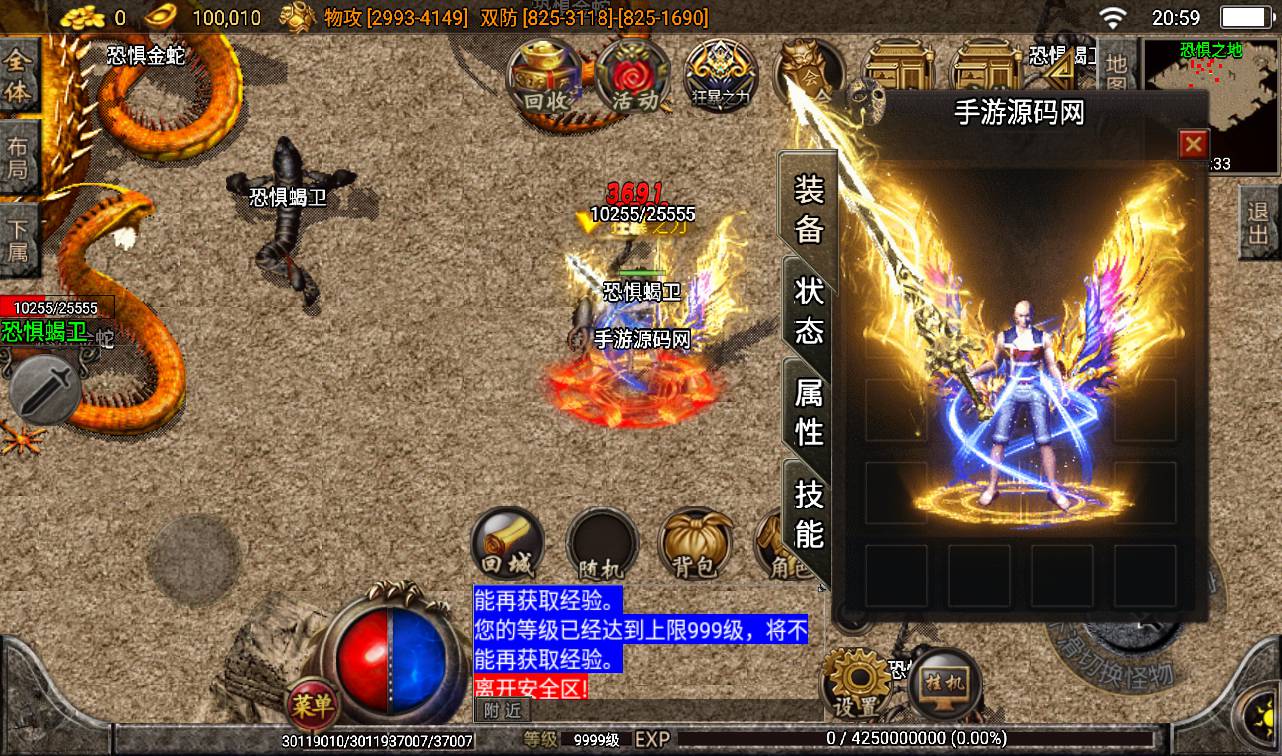
Task: Open the 设置 settings gear
Action: pos(856,684)
